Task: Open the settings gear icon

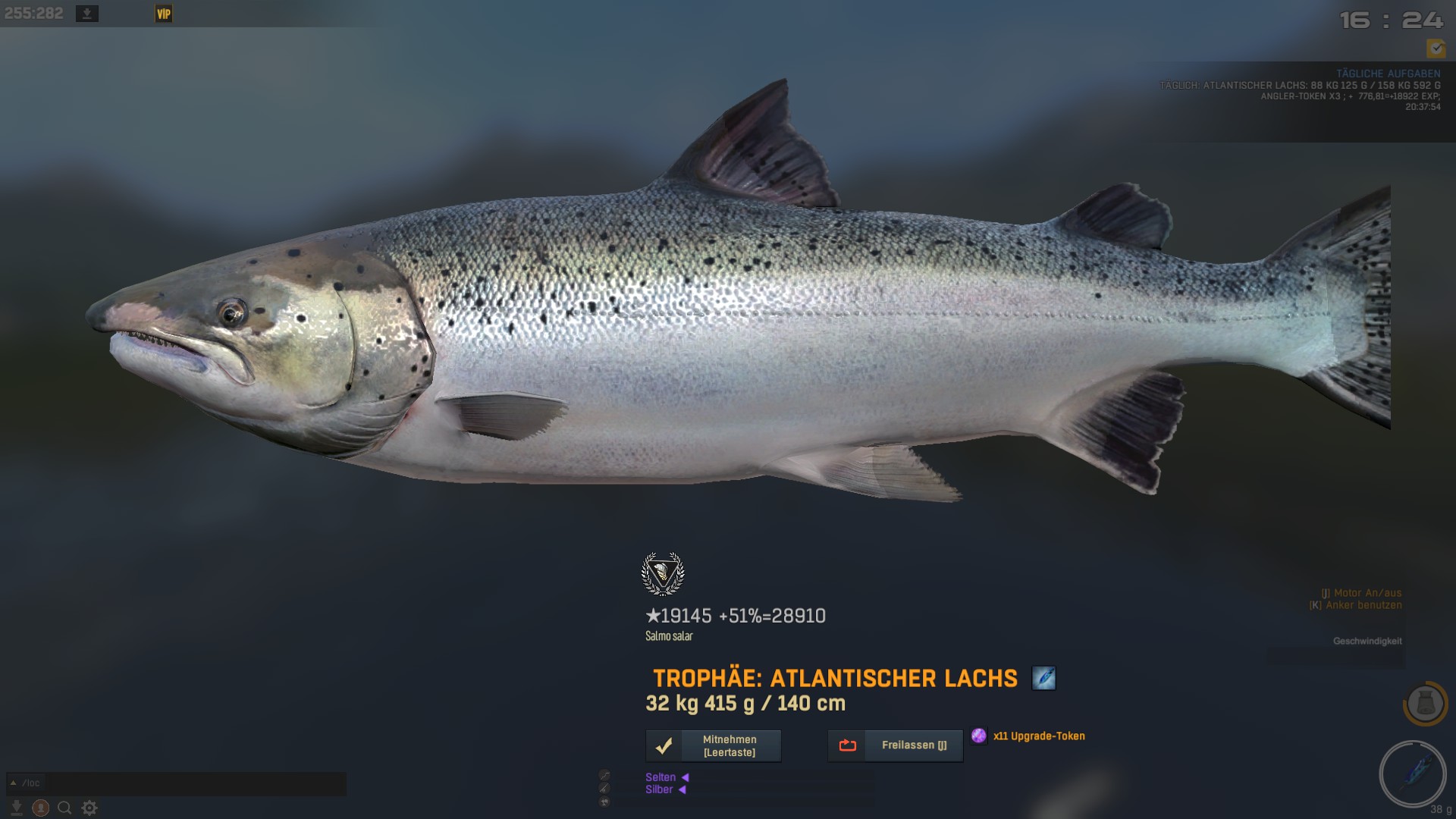Action: [x=89, y=808]
